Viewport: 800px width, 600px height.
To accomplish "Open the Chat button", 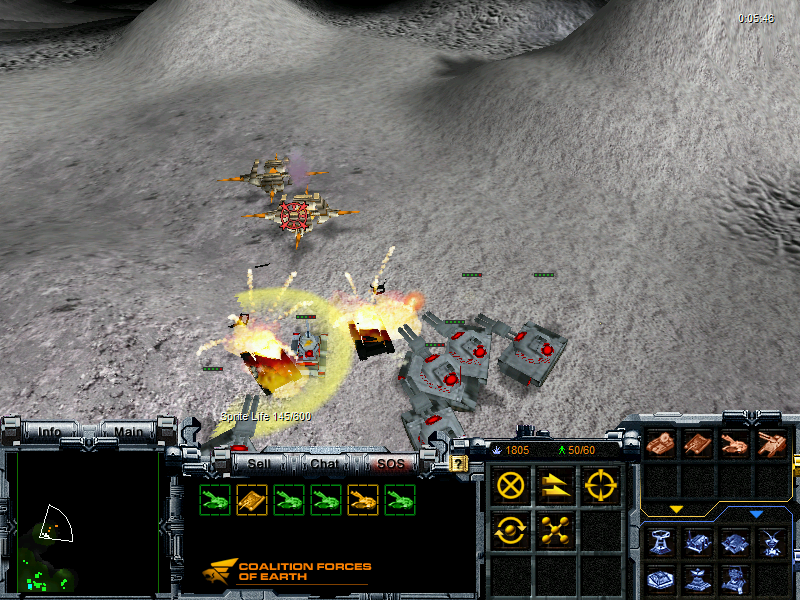I will (324, 463).
